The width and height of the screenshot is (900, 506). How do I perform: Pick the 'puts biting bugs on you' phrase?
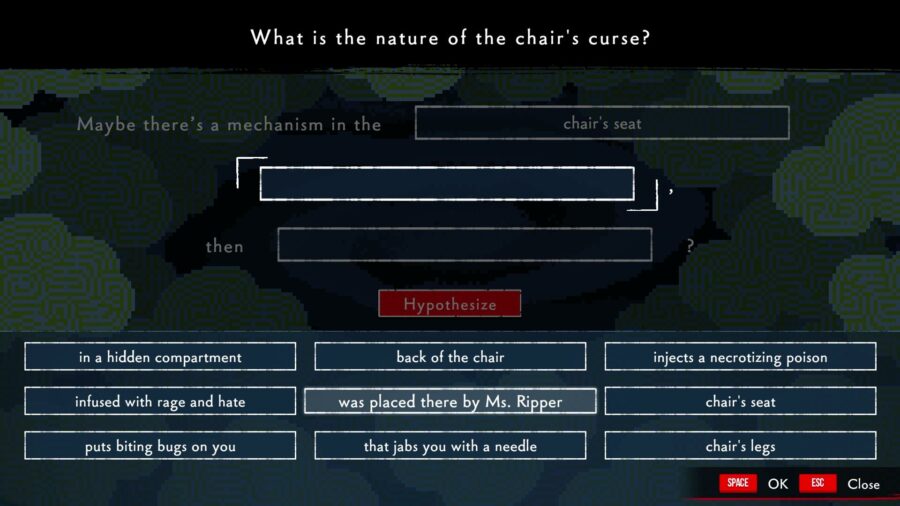(160, 446)
